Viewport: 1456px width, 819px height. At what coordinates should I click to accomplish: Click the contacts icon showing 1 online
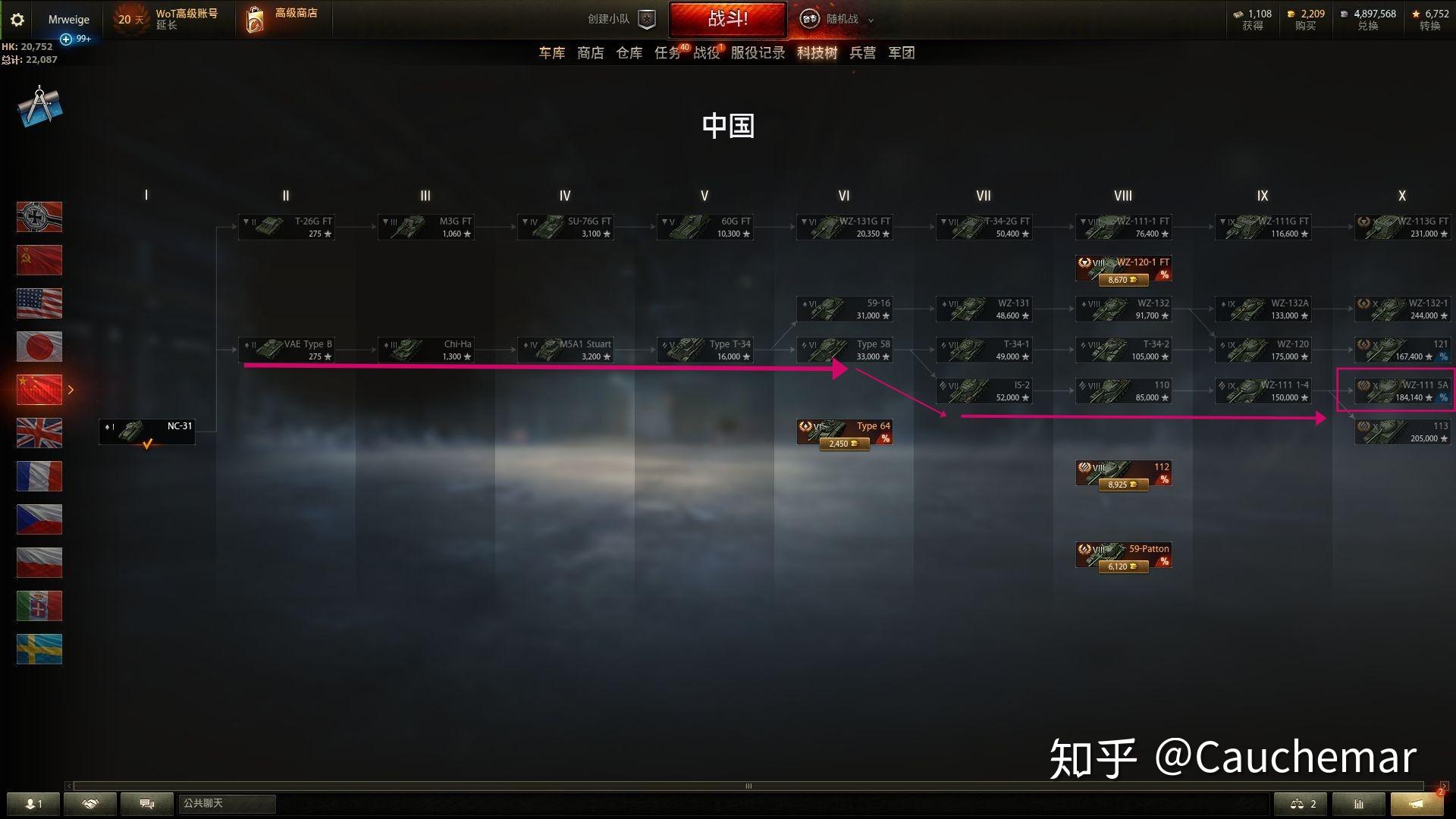tap(34, 804)
